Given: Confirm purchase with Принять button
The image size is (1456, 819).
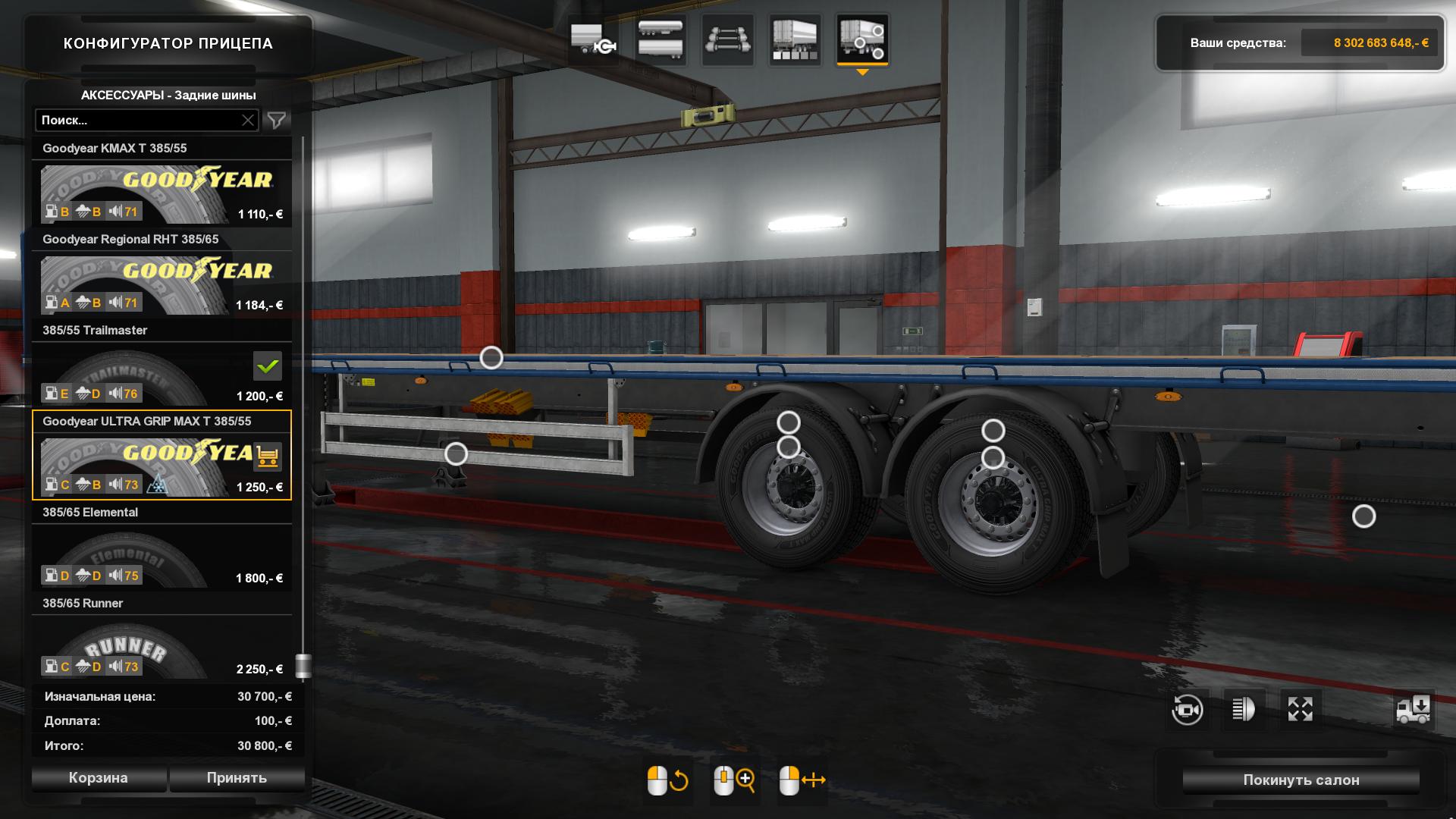Looking at the screenshot, I should (x=237, y=778).
